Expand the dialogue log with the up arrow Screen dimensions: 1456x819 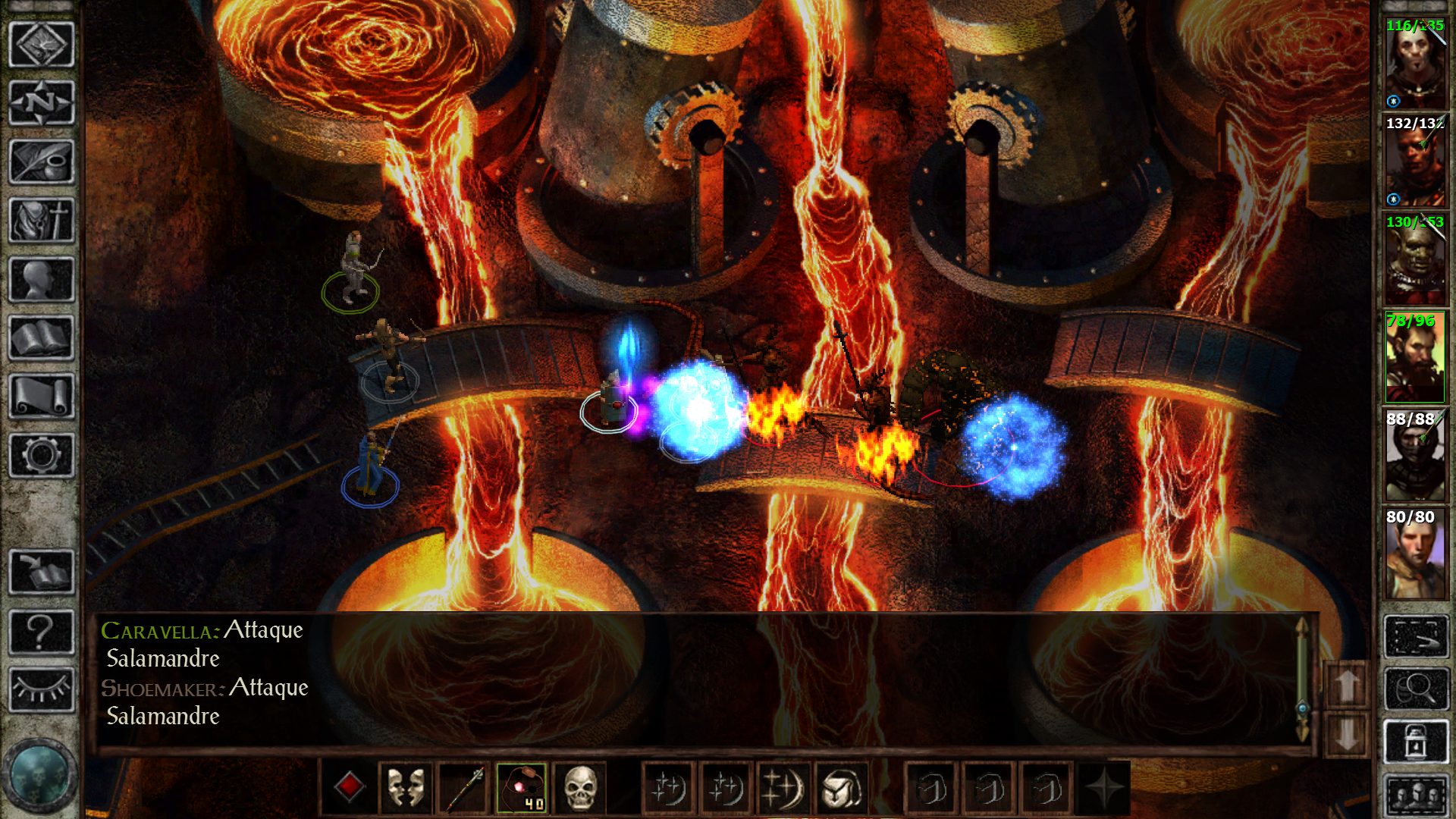[x=1347, y=686]
